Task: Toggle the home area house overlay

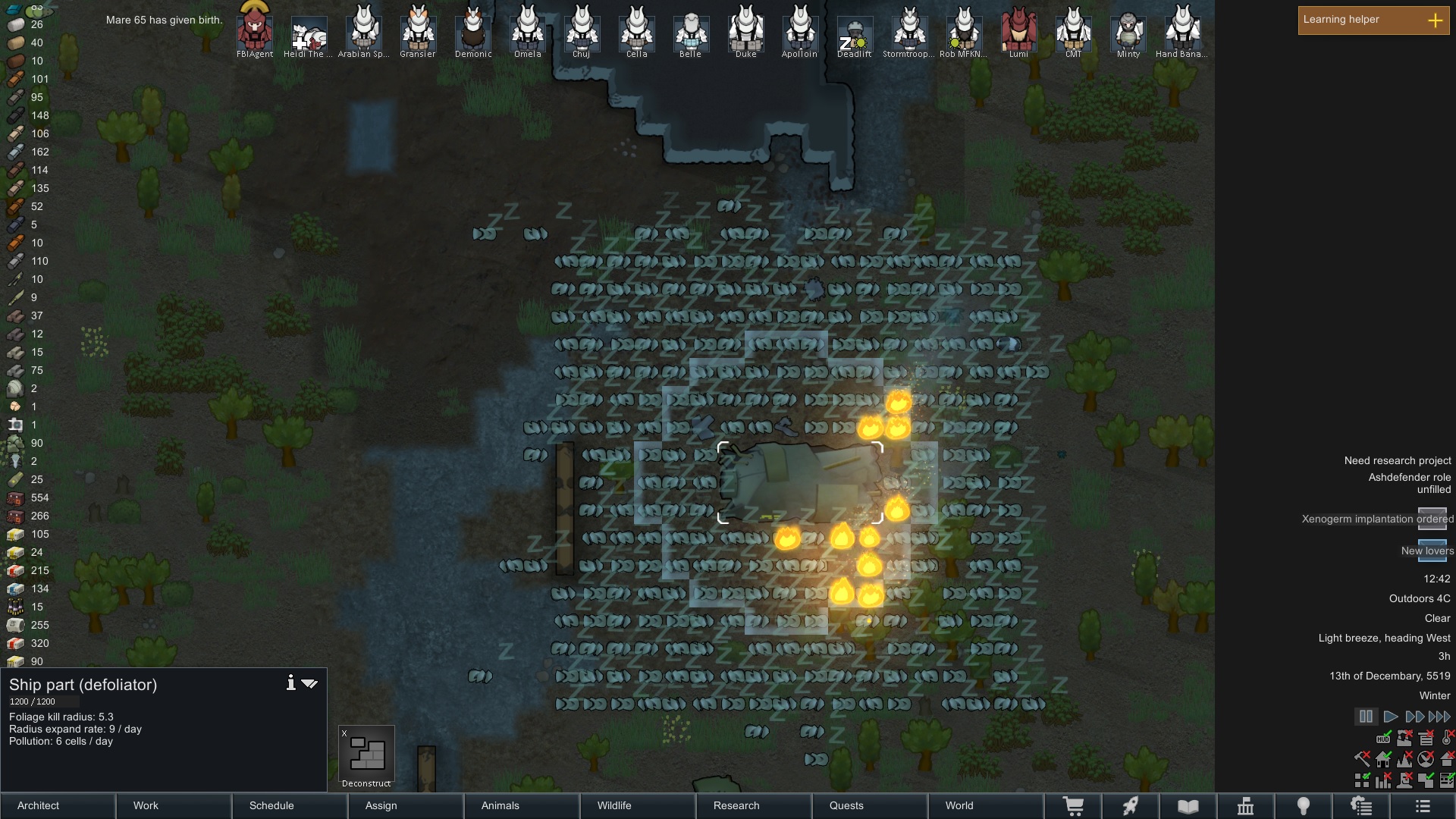Action: [x=1383, y=758]
